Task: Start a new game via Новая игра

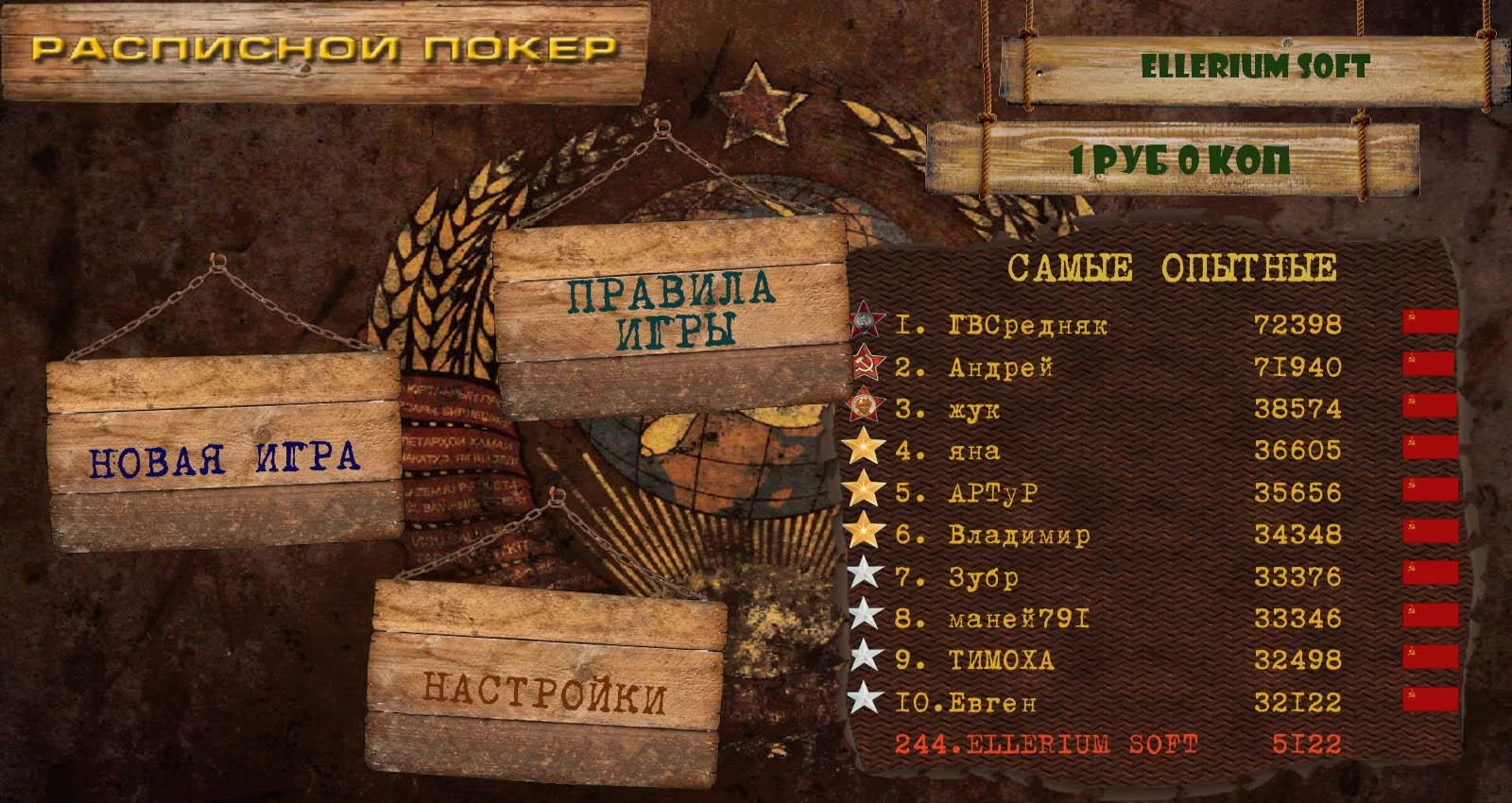Action: [225, 459]
